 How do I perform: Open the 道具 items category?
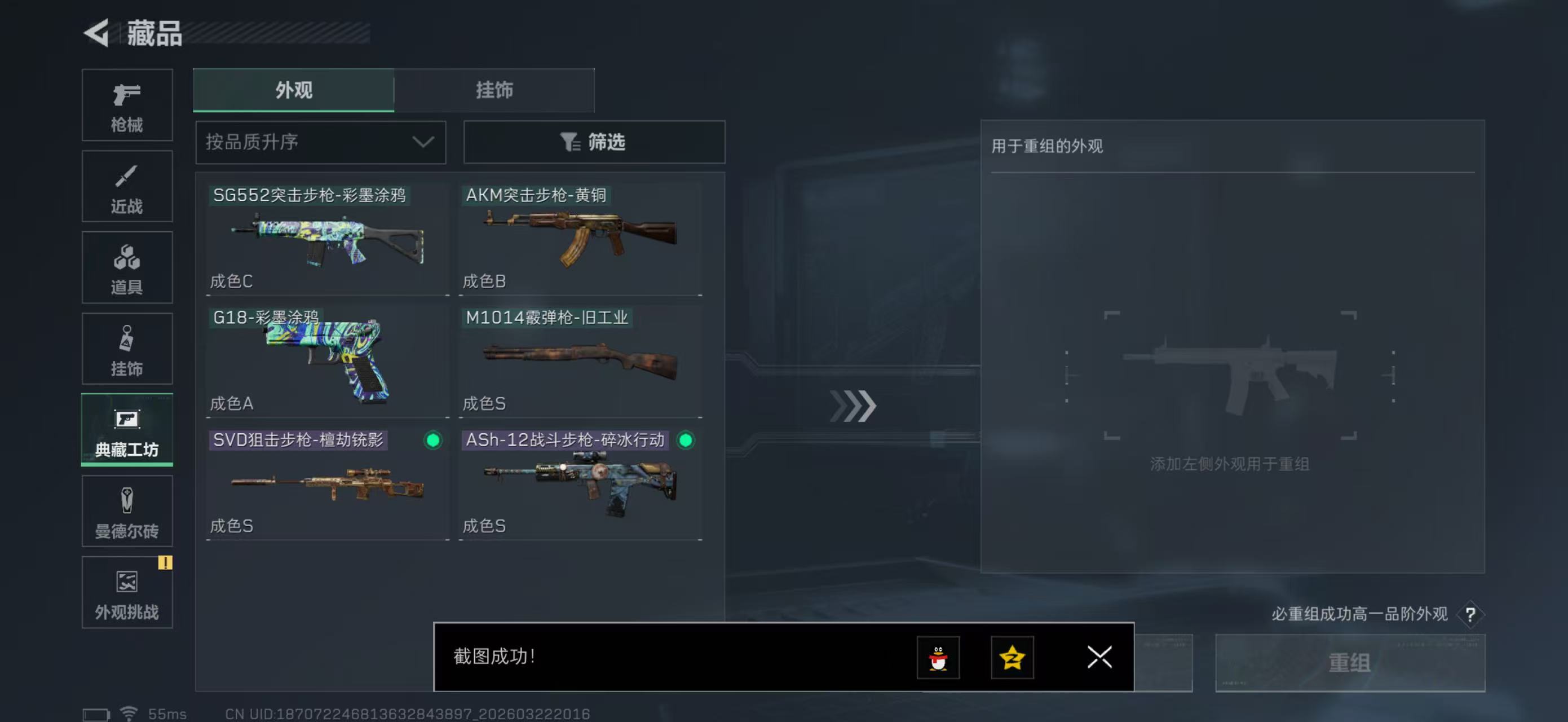[x=127, y=268]
